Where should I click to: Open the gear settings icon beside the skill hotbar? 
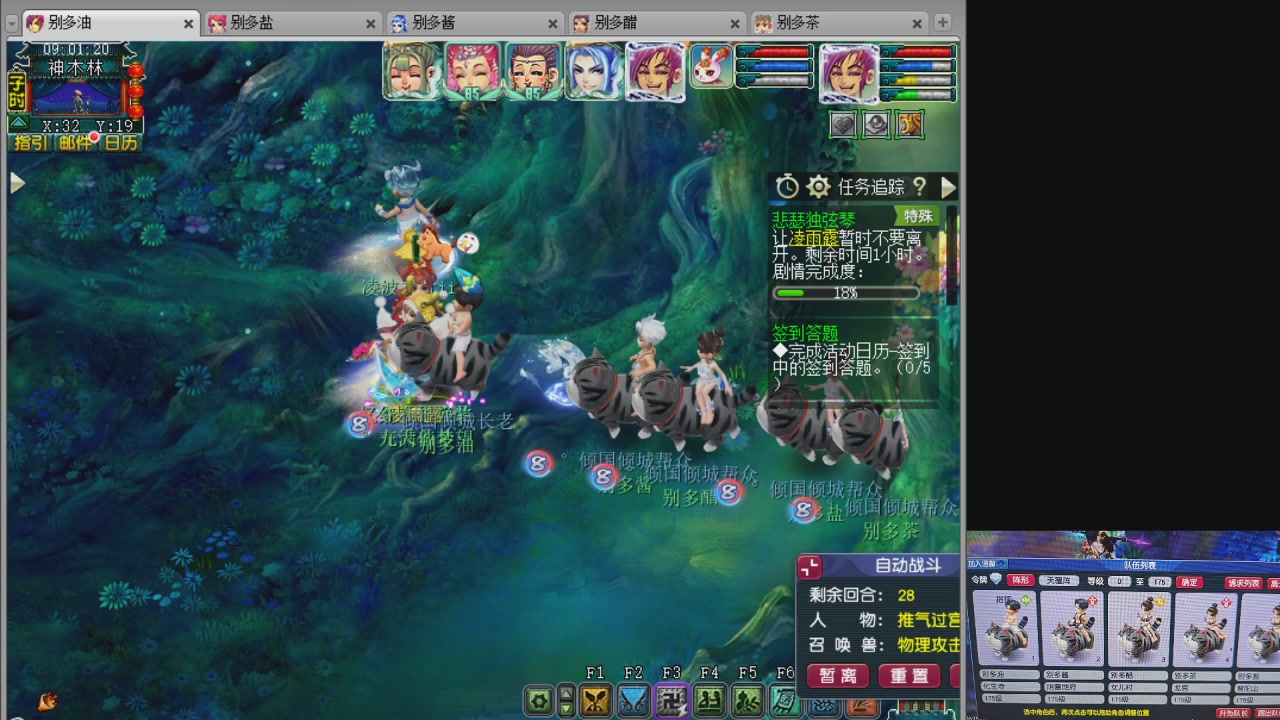pyautogui.click(x=539, y=701)
